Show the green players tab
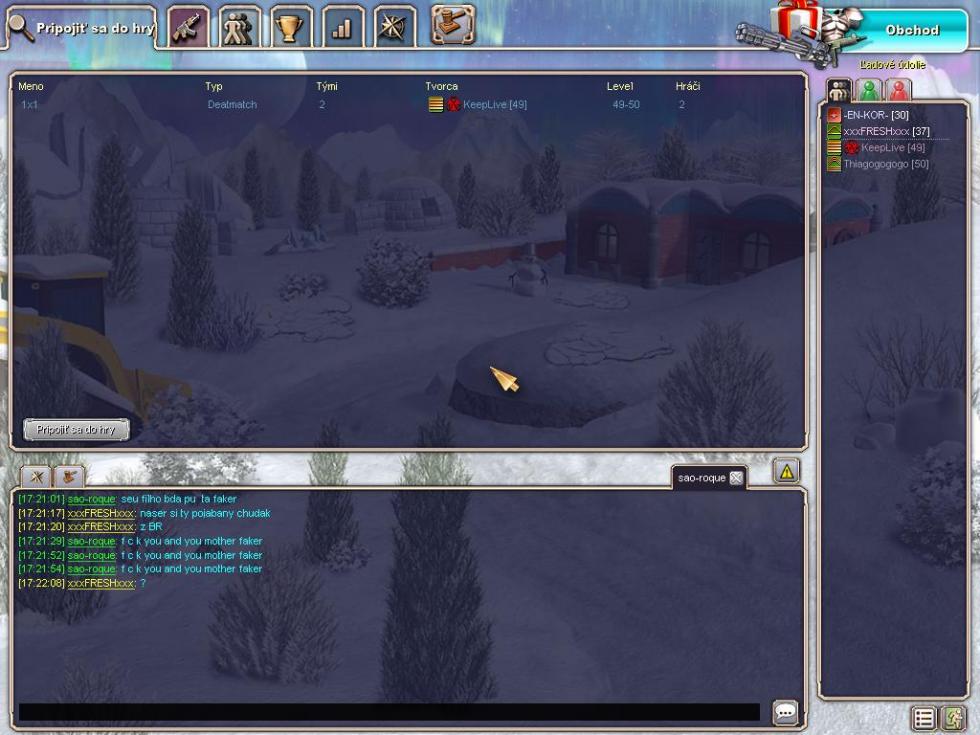980x735 pixels. click(x=869, y=91)
